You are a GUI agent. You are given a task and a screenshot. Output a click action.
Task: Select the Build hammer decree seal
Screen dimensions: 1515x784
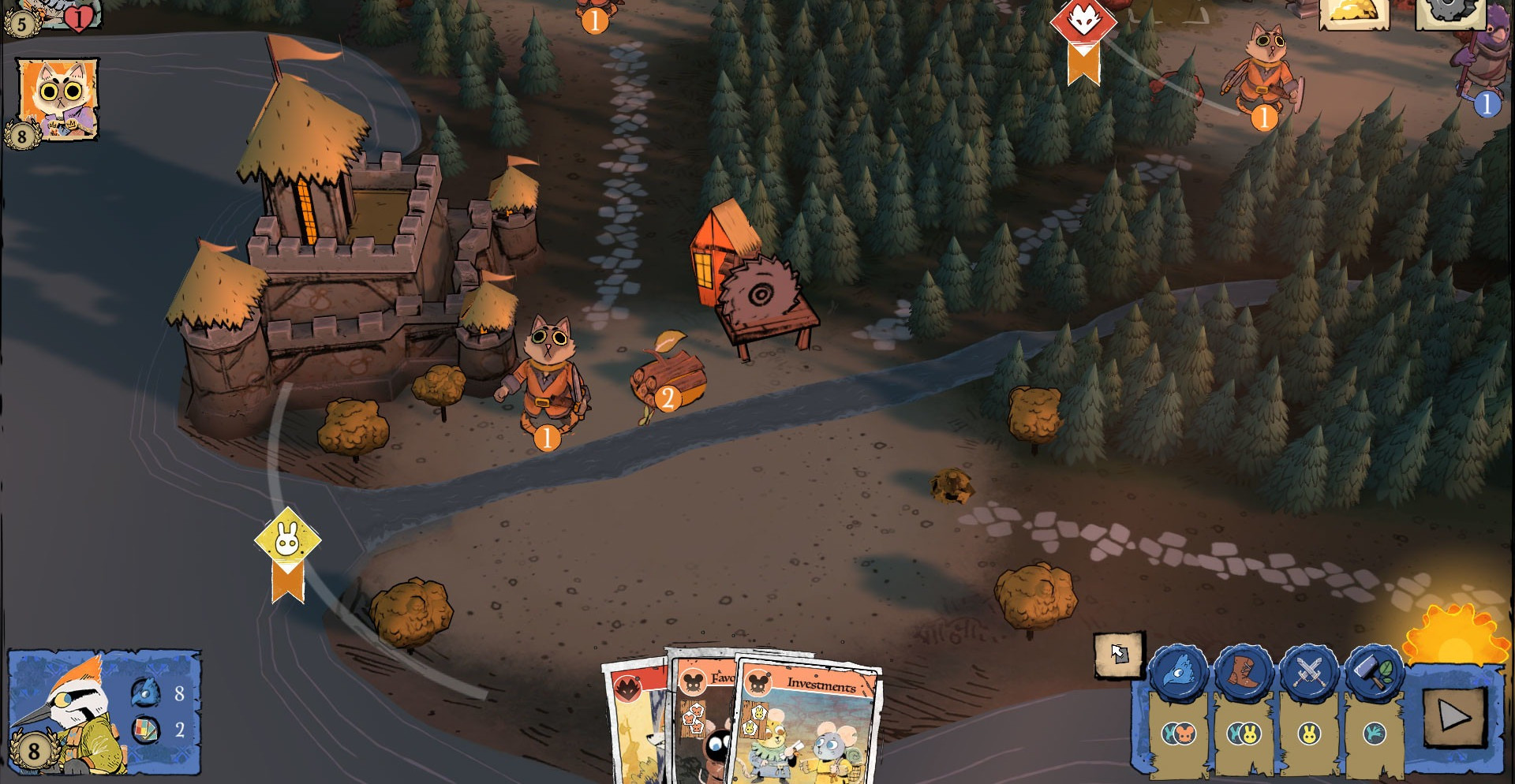[1374, 673]
